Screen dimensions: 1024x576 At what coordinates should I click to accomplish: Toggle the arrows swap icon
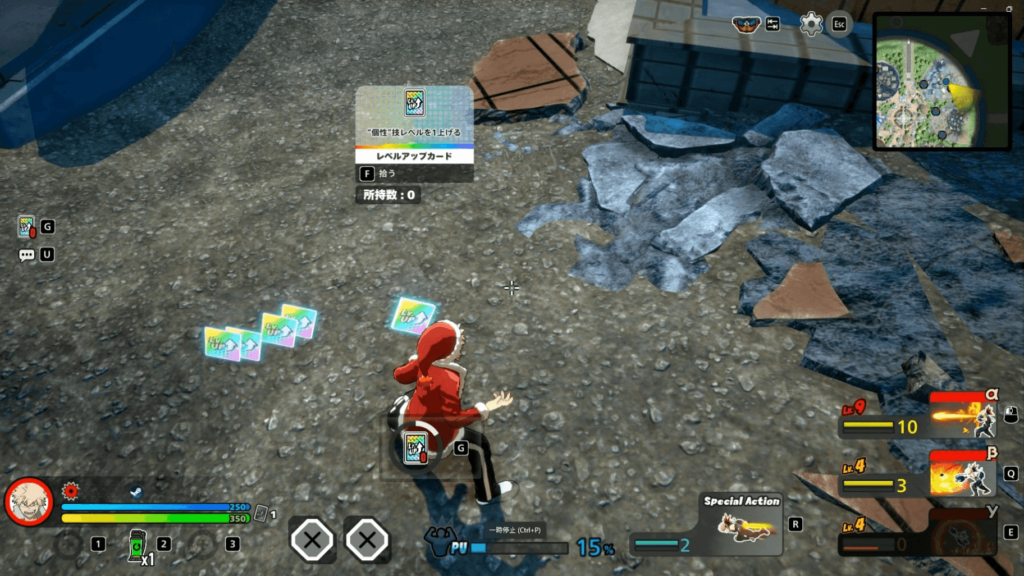tap(773, 24)
